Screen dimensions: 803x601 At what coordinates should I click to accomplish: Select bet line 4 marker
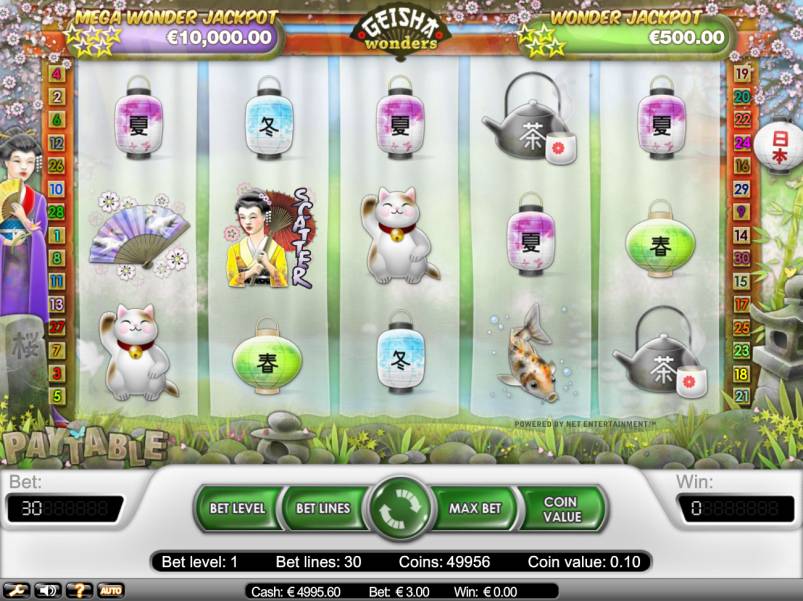[56, 74]
